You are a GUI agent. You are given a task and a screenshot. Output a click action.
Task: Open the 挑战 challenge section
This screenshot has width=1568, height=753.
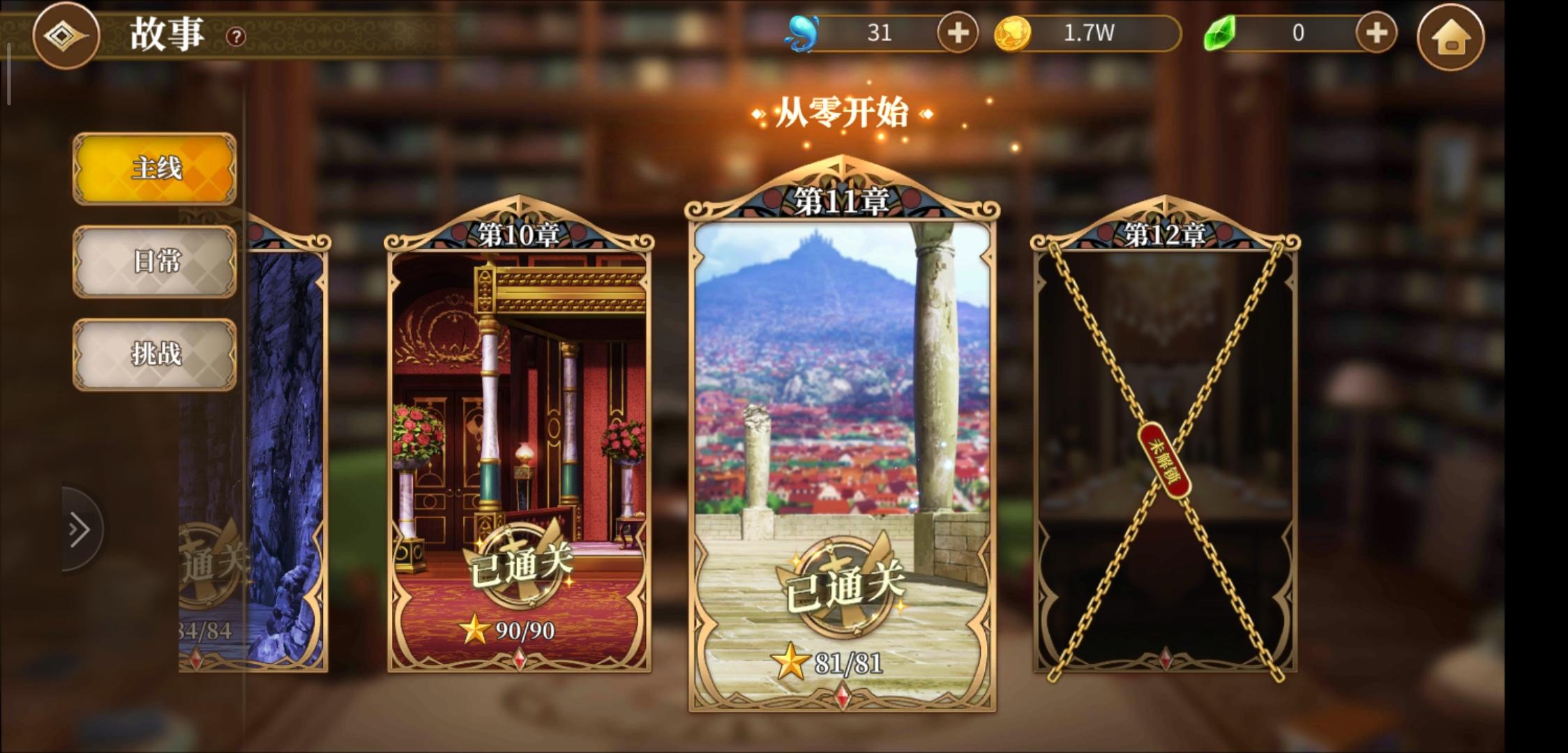pyautogui.click(x=154, y=354)
